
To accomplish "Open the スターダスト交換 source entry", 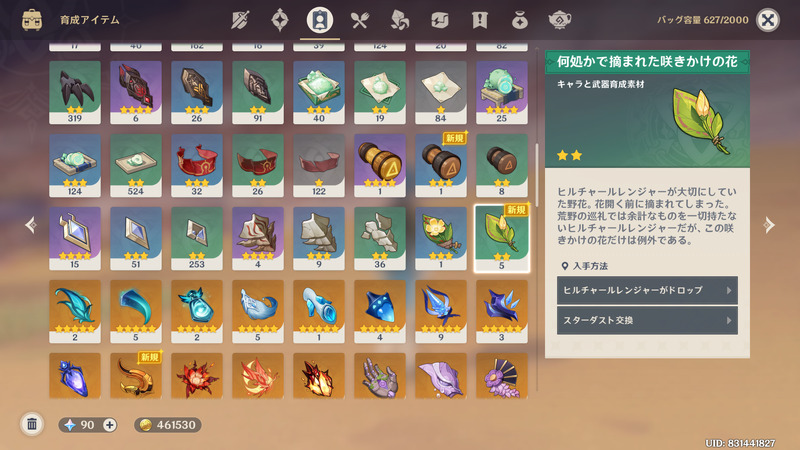I will point(647,321).
